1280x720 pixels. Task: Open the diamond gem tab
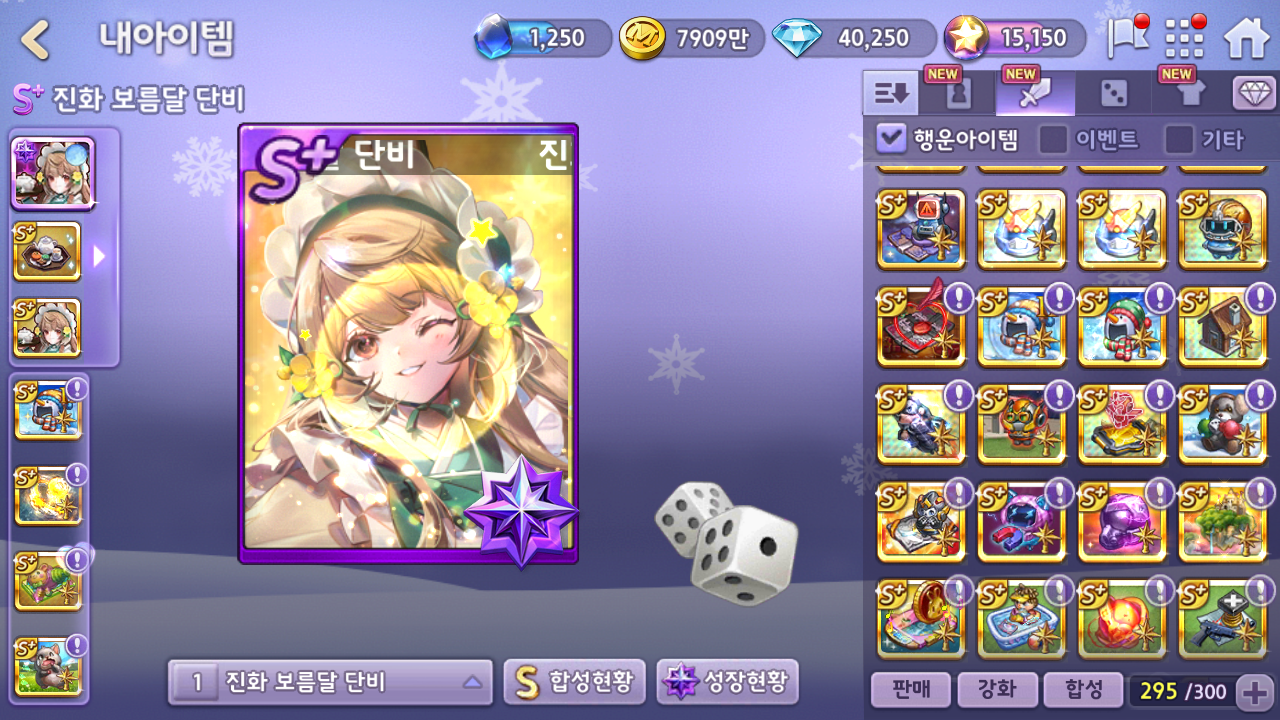coord(1254,94)
